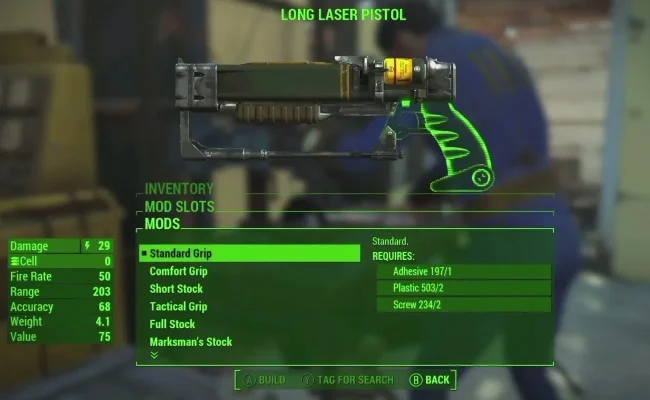The height and width of the screenshot is (400, 650).
Task: Select the Standard Grip mod
Action: (248, 254)
